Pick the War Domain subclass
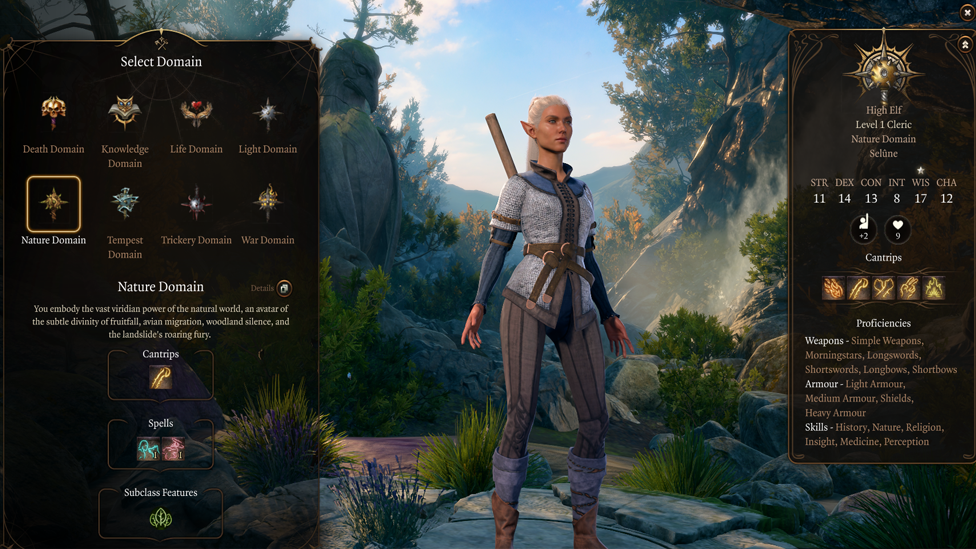Image resolution: width=976 pixels, height=549 pixels. pos(267,204)
